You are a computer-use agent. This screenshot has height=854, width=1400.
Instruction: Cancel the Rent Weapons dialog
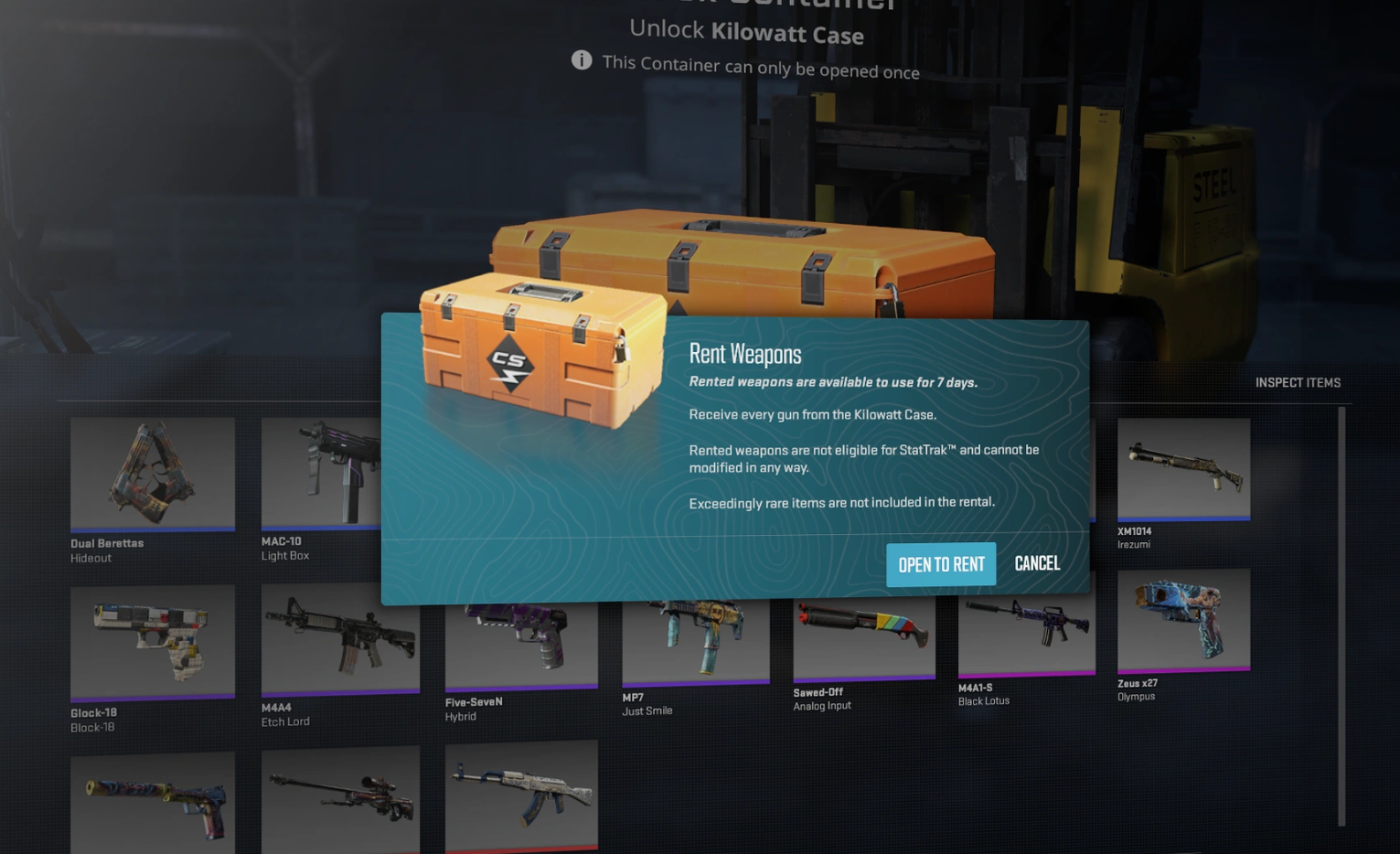[x=1037, y=564]
